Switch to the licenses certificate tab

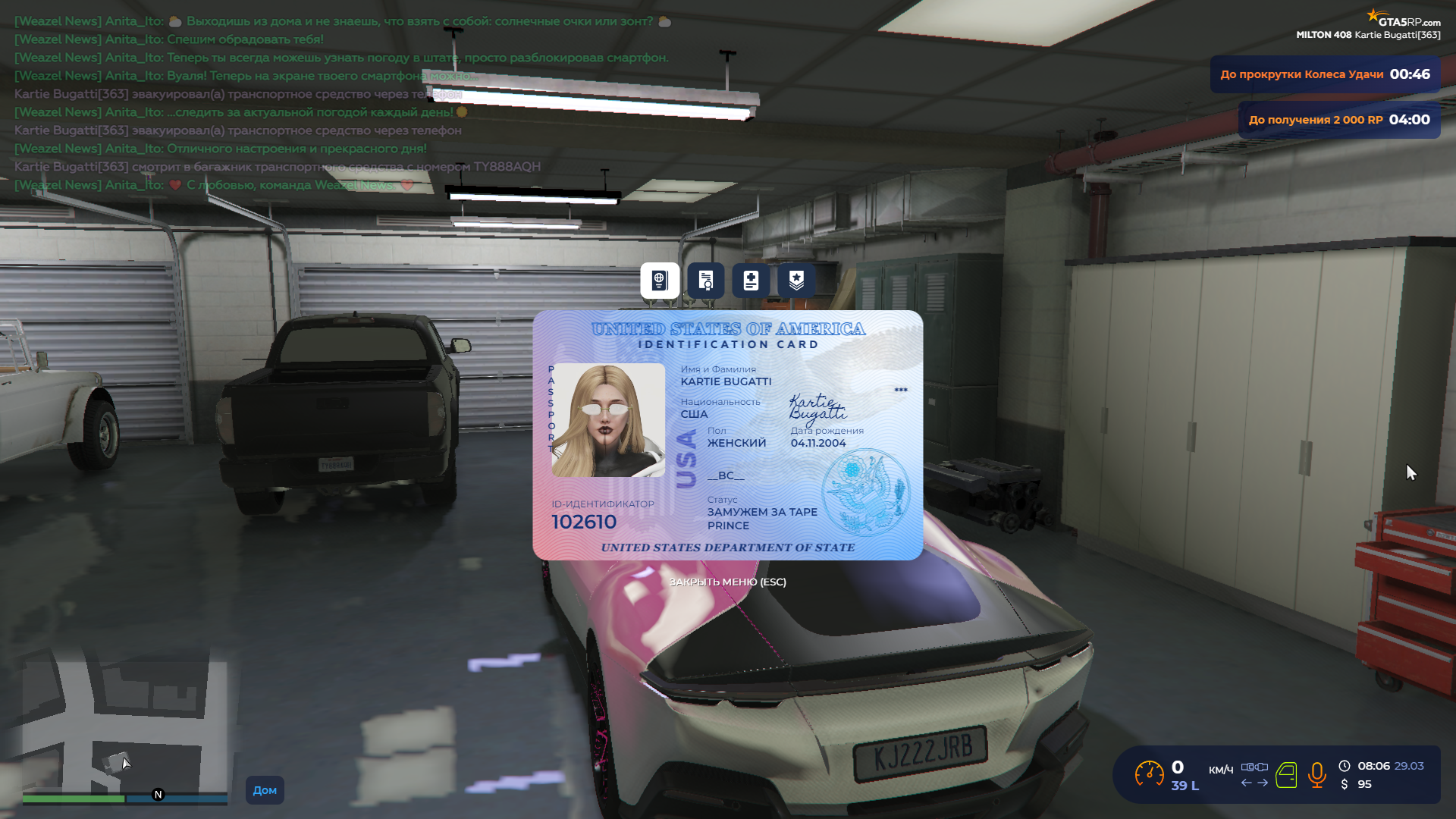(705, 281)
